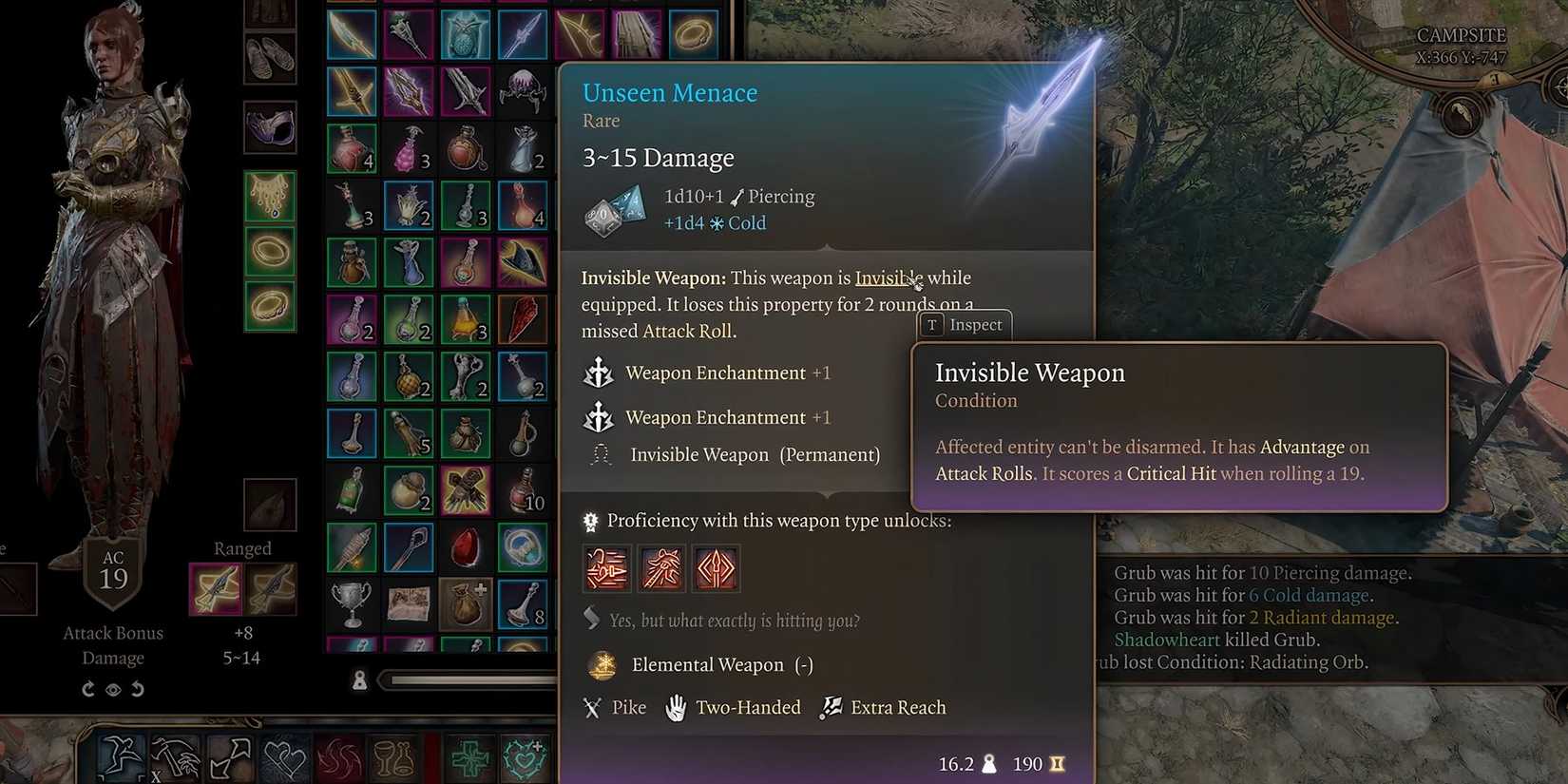This screenshot has width=1568, height=784.
Task: Click the Extra Reach icon
Action: pyautogui.click(x=831, y=706)
